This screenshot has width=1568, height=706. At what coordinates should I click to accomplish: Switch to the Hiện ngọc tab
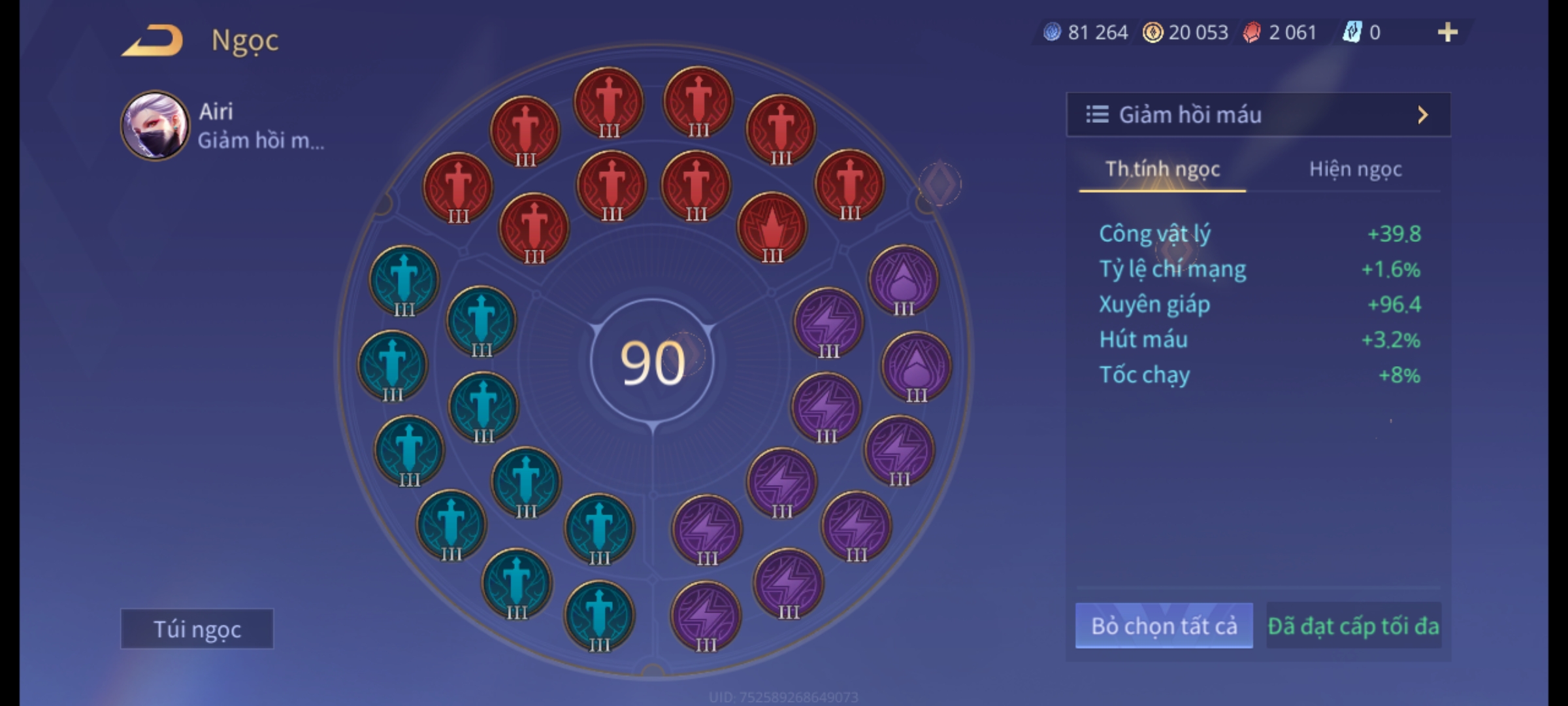coord(1355,169)
